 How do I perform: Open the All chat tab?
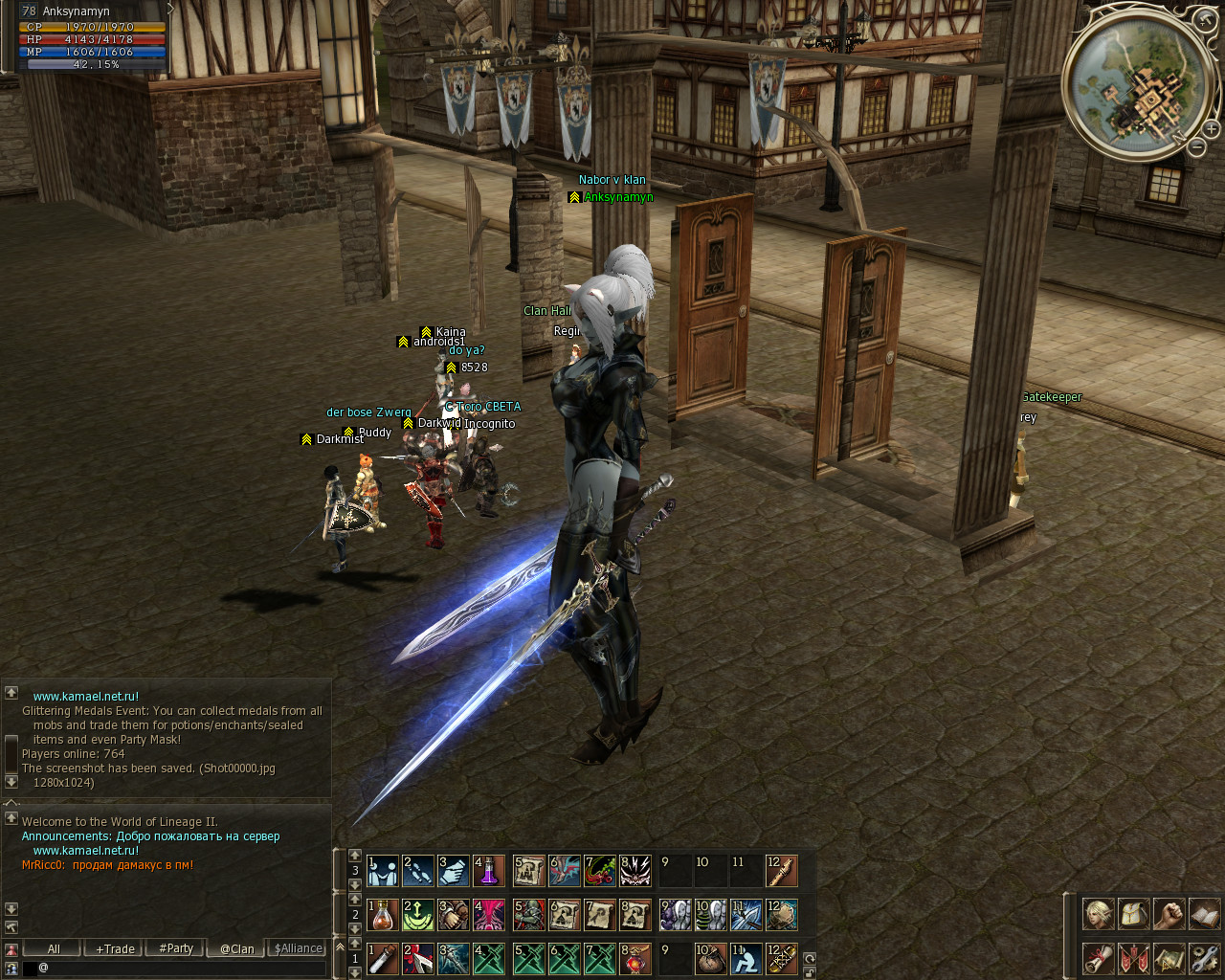54,948
